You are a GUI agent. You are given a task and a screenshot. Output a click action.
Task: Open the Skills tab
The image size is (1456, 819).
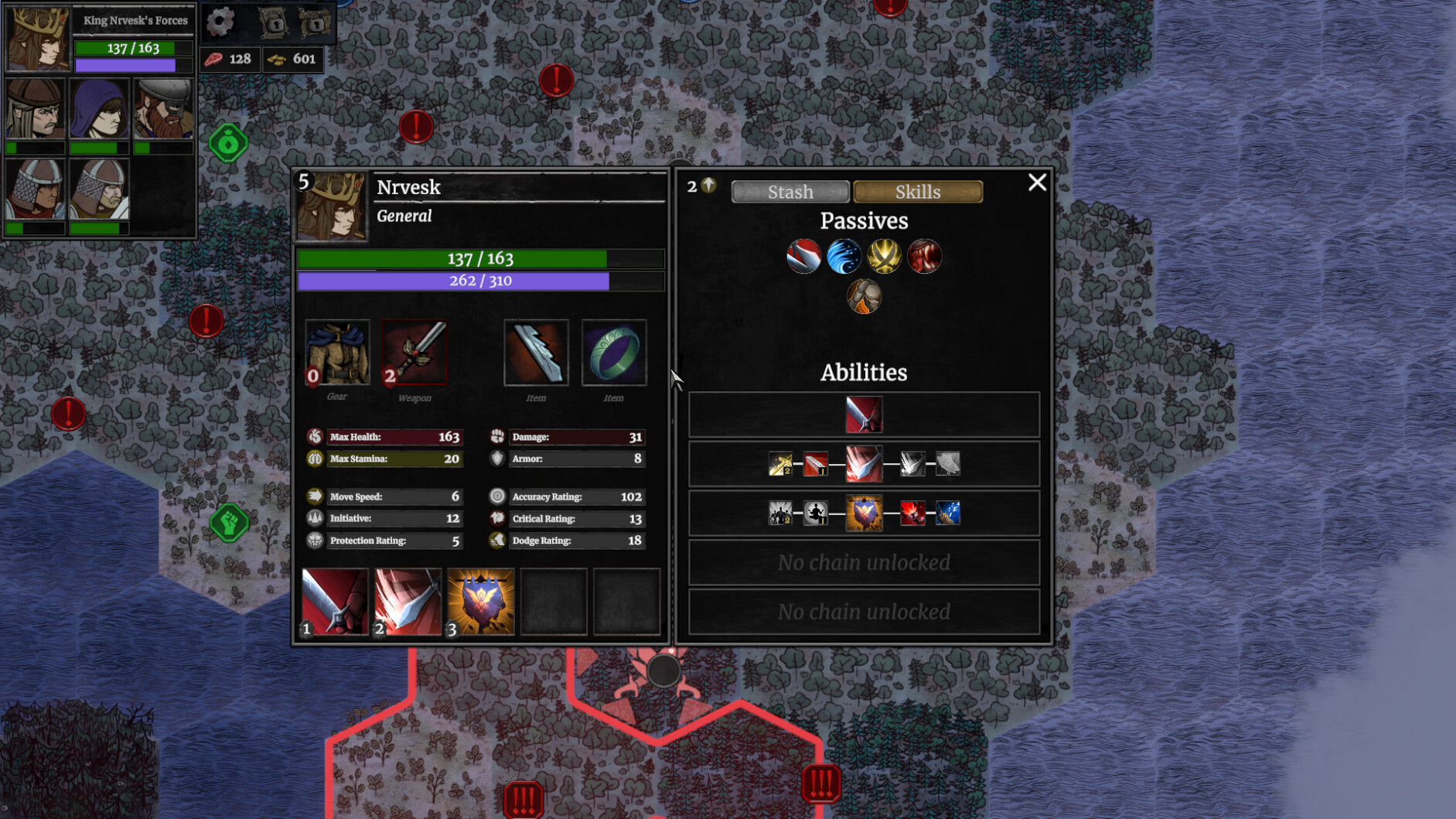(918, 192)
